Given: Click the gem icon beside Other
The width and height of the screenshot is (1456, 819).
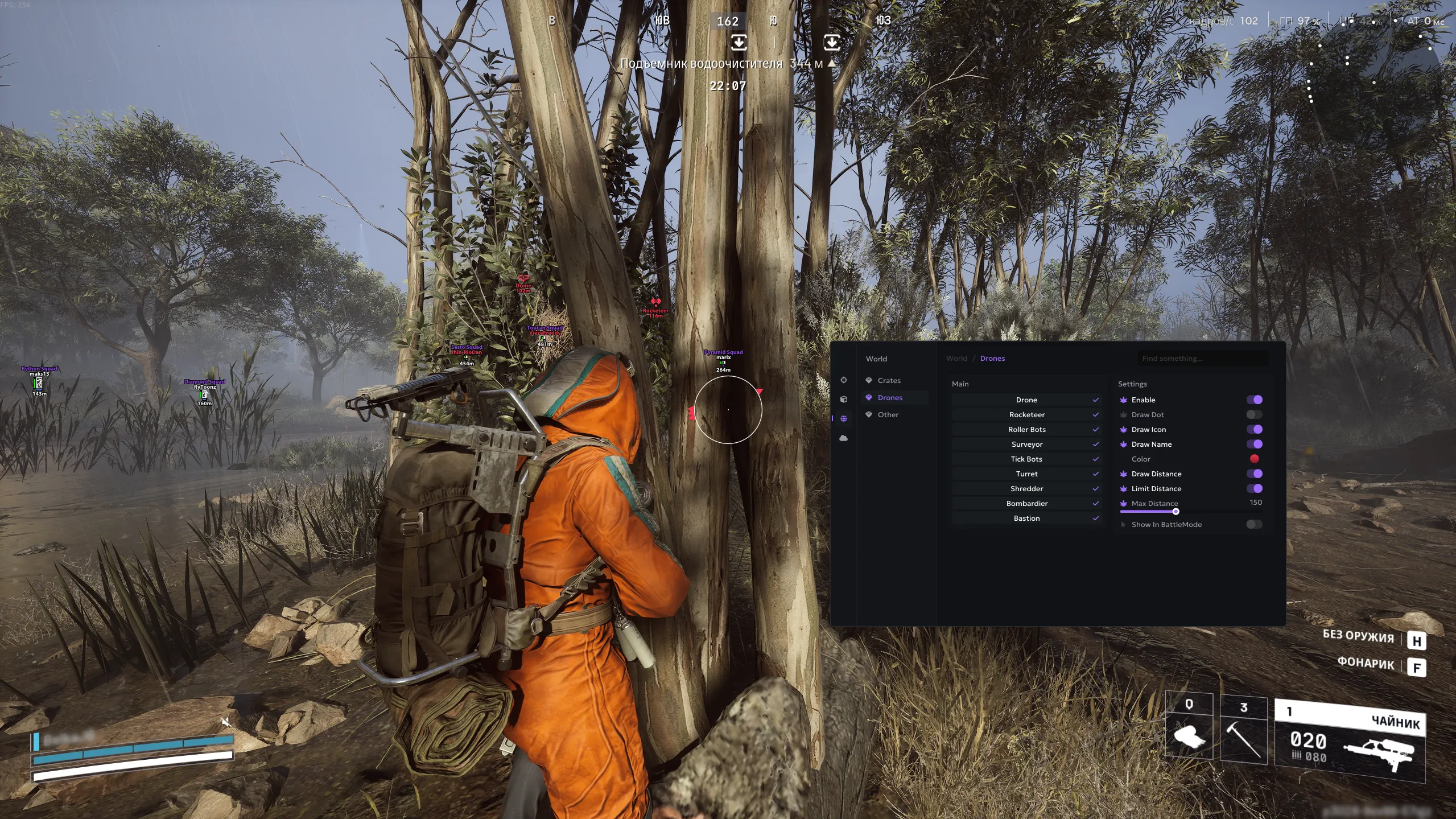Looking at the screenshot, I should 868,415.
